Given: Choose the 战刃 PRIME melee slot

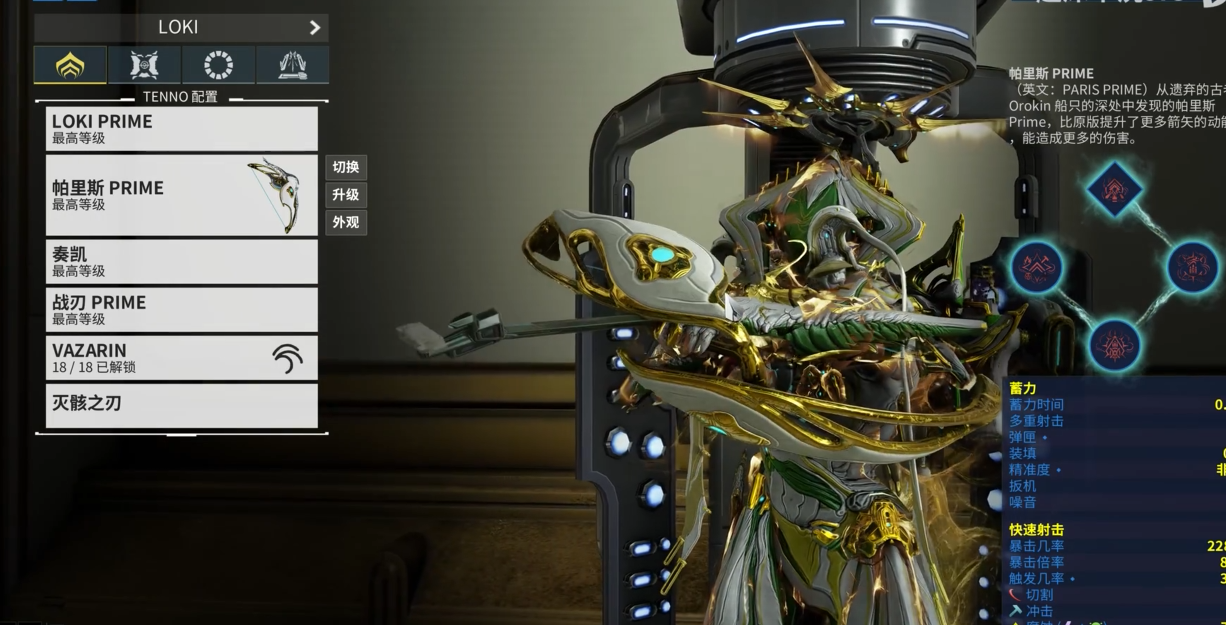Looking at the screenshot, I should pos(181,309).
